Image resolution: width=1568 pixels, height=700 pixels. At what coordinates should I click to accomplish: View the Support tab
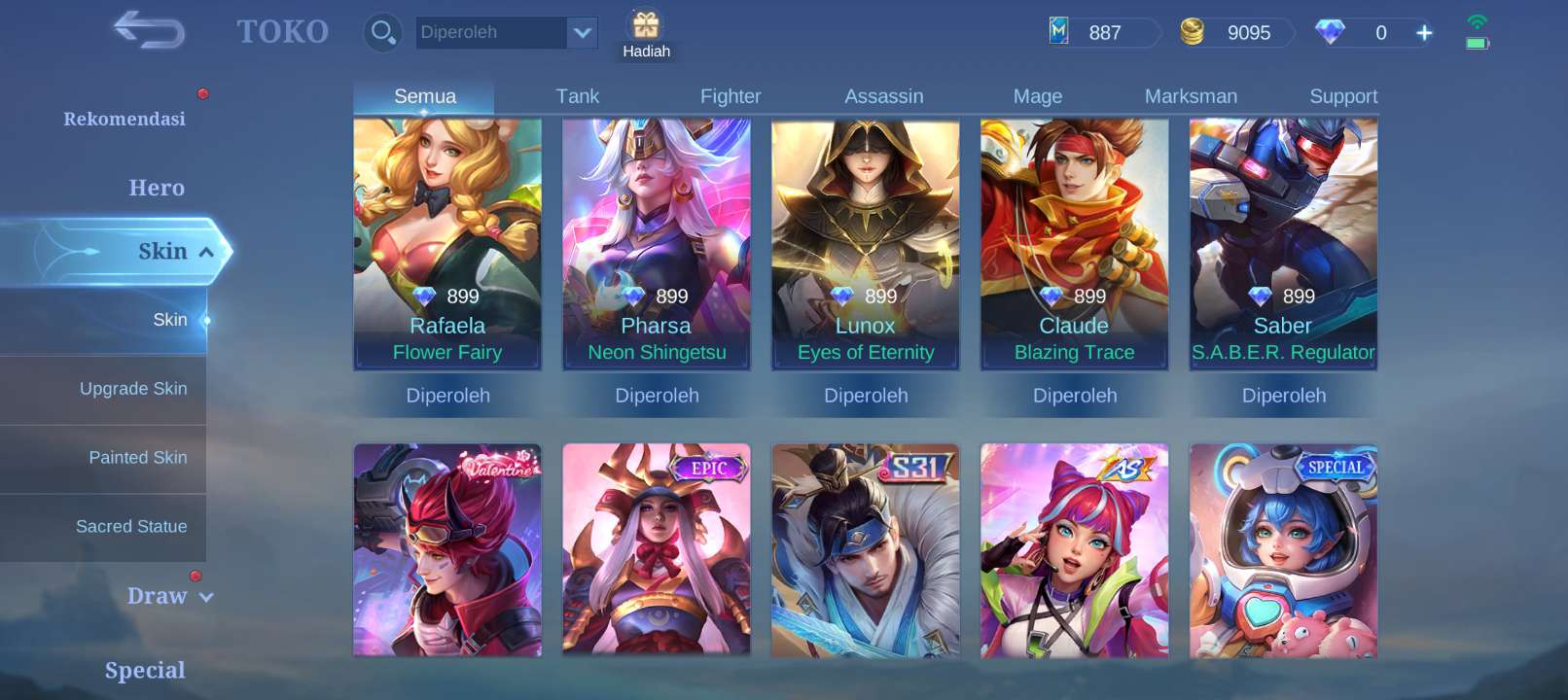coord(1343,96)
